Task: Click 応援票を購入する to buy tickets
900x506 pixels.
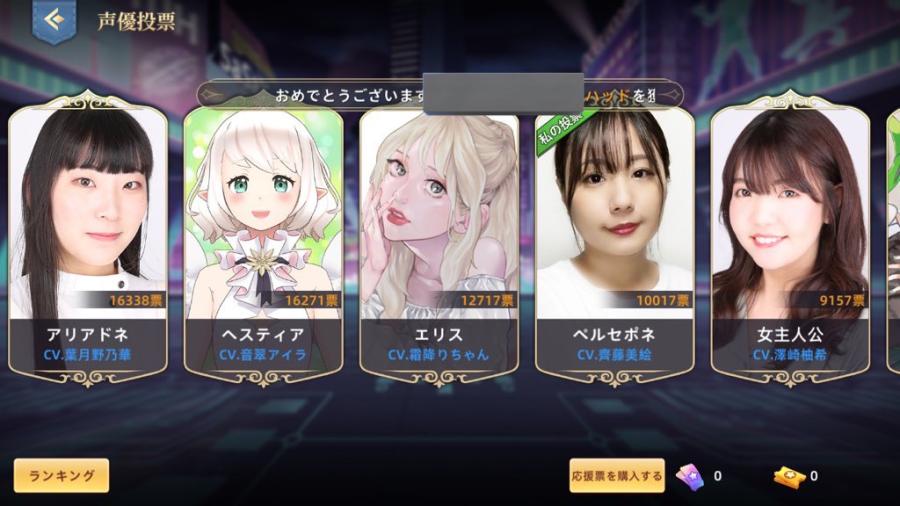Action: coord(617,476)
